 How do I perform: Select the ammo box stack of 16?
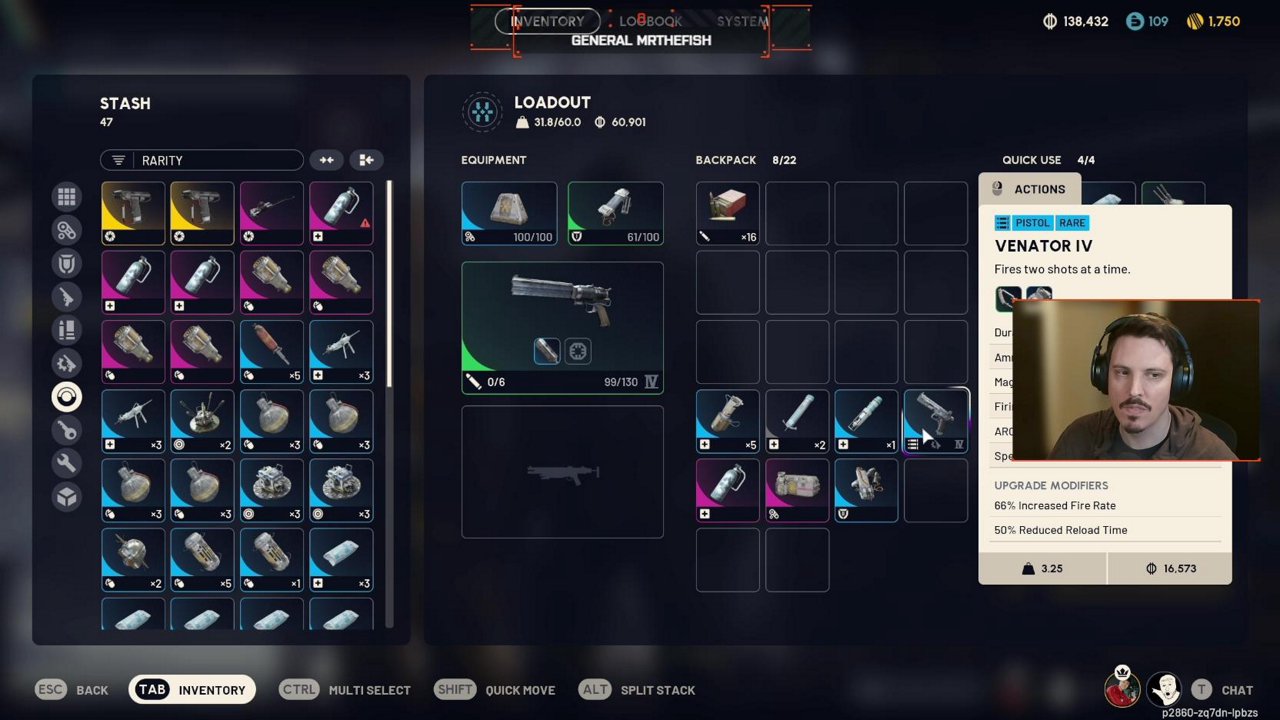[727, 213]
